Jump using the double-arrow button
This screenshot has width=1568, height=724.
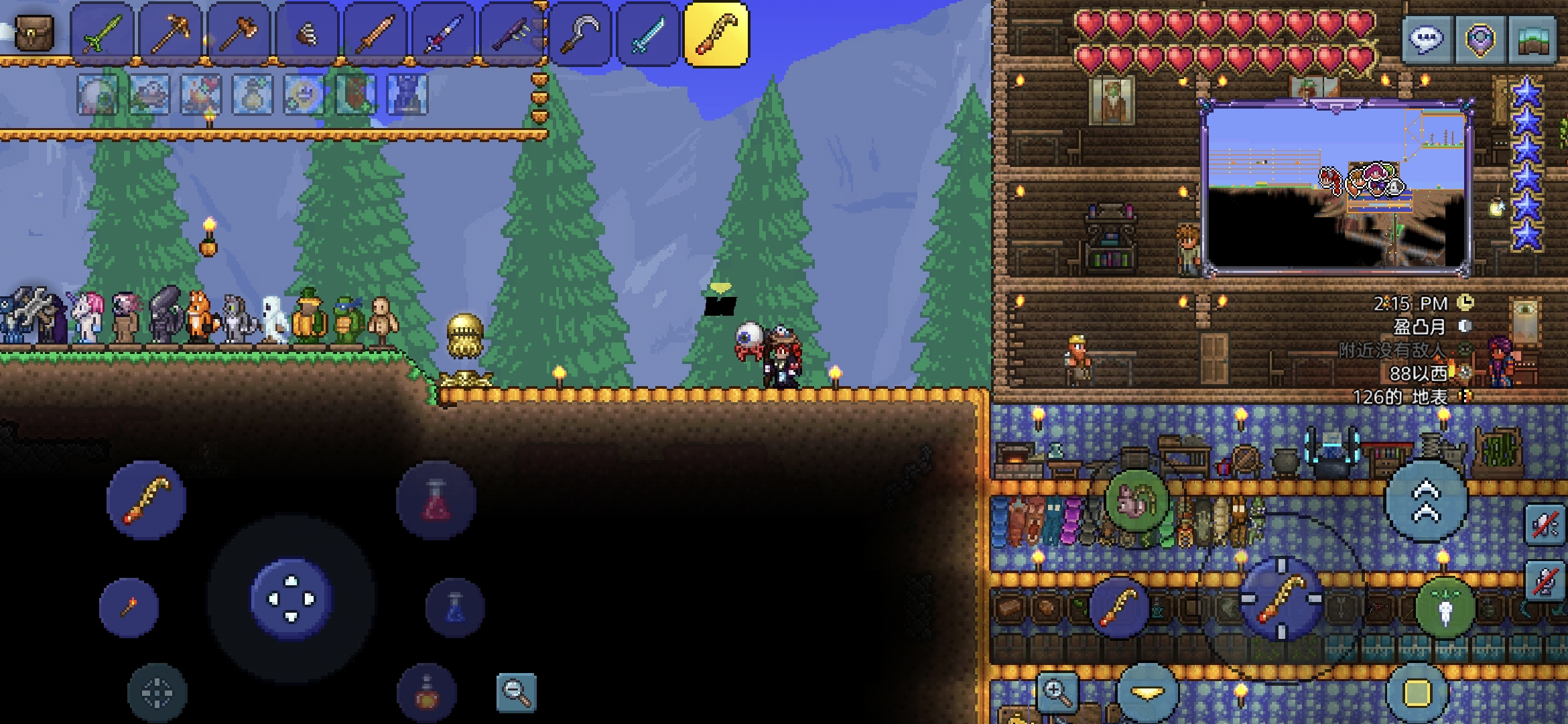tap(1426, 501)
